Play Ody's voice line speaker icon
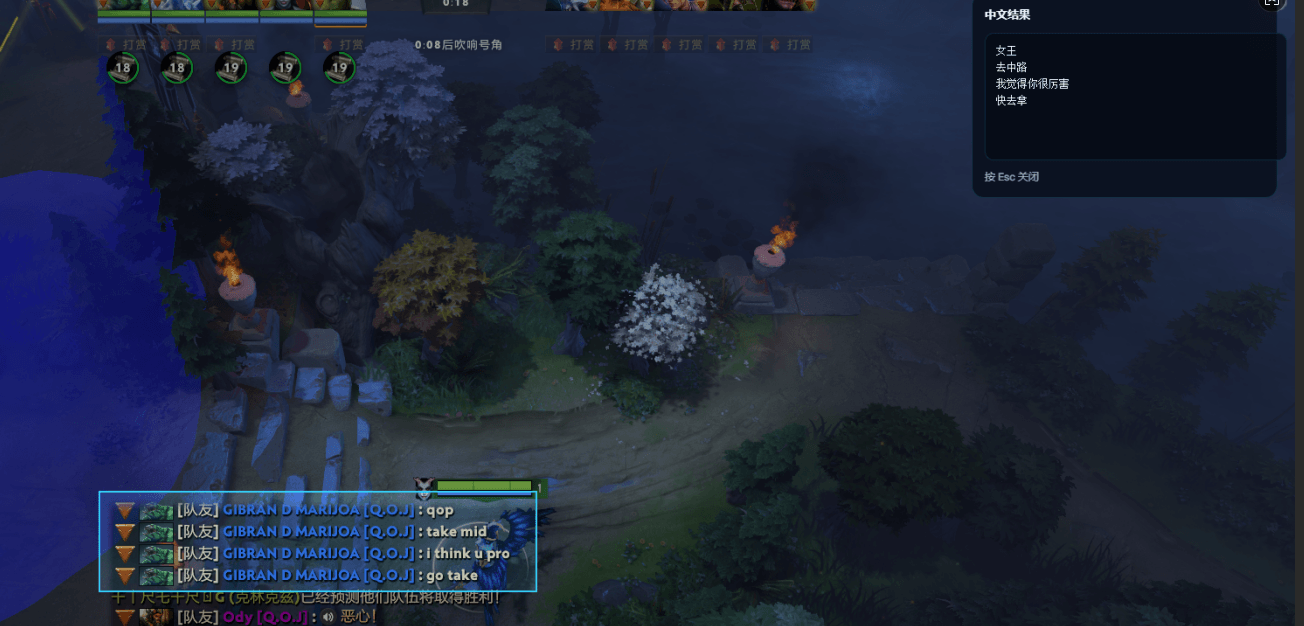This screenshot has height=626, width=1304. point(327,617)
